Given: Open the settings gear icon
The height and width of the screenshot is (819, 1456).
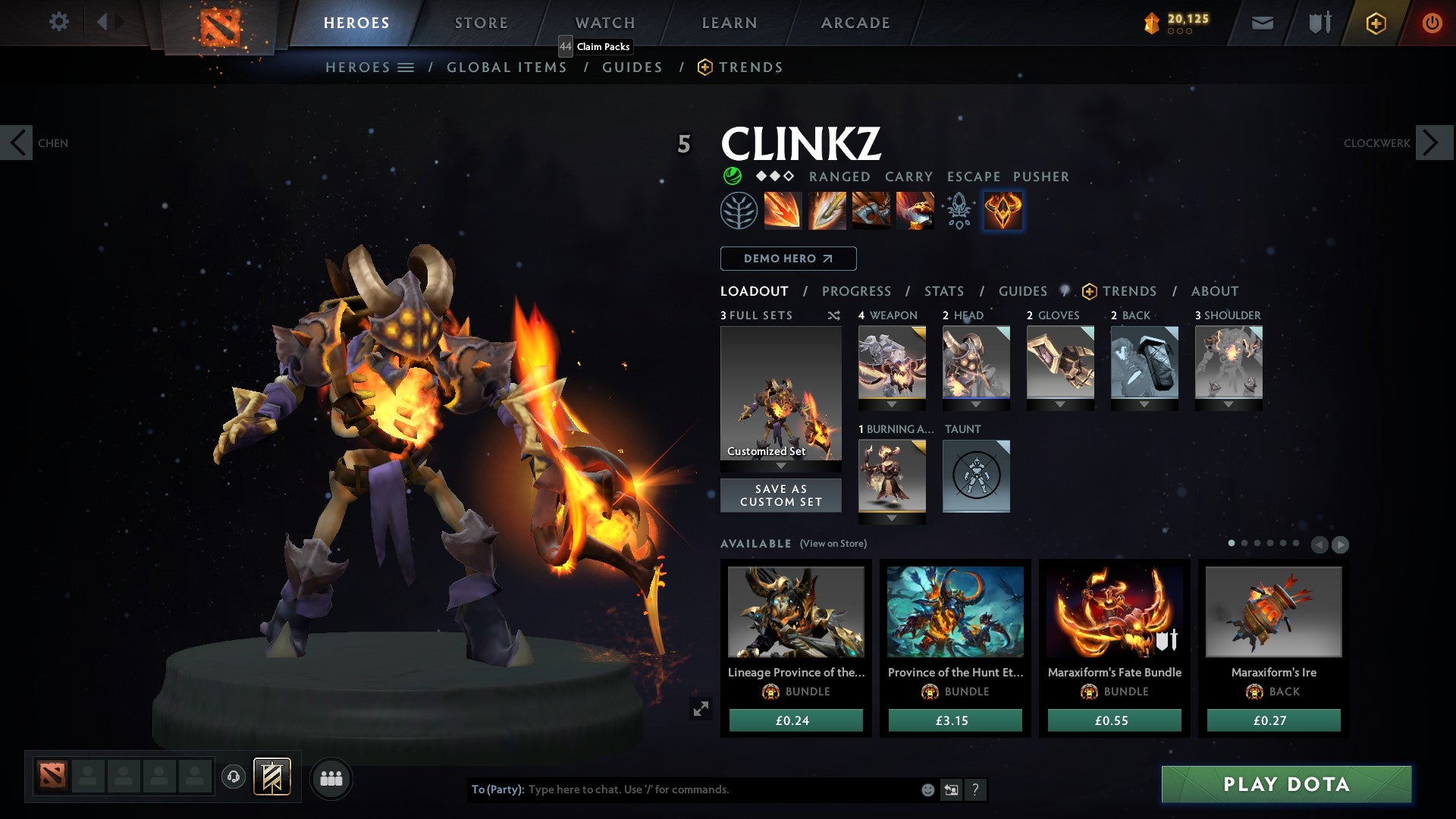Looking at the screenshot, I should coord(58,22).
